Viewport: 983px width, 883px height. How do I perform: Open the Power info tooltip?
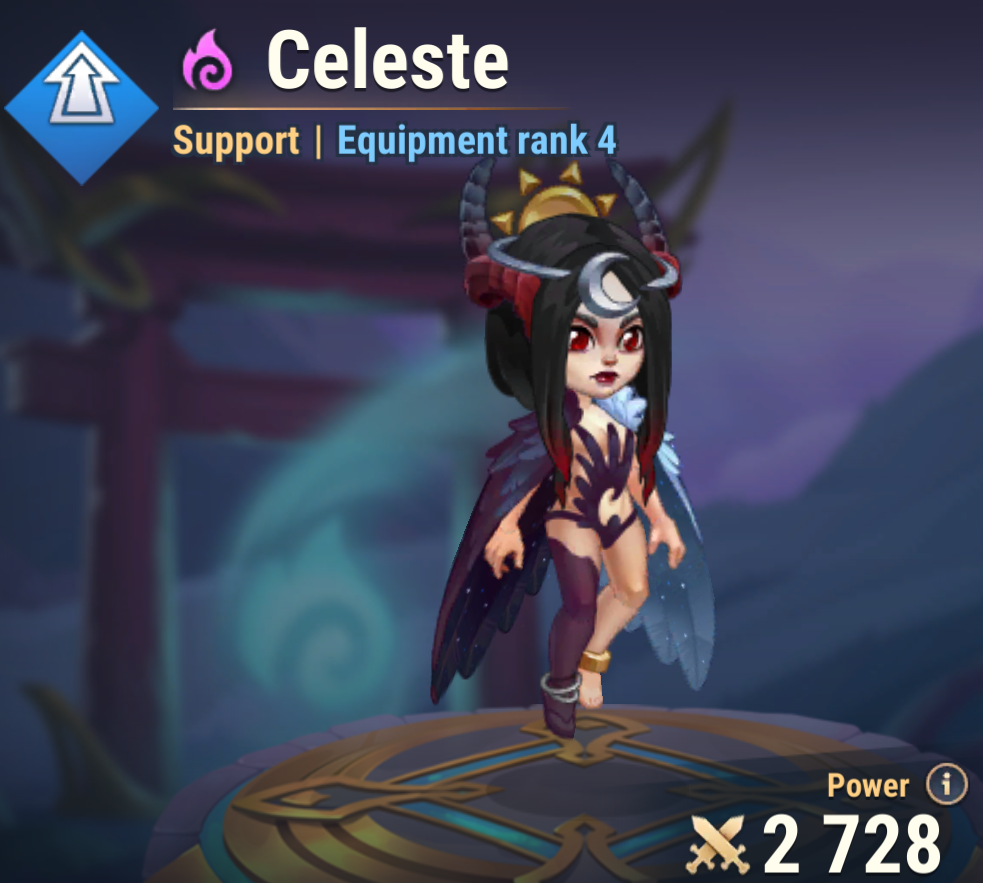point(945,786)
